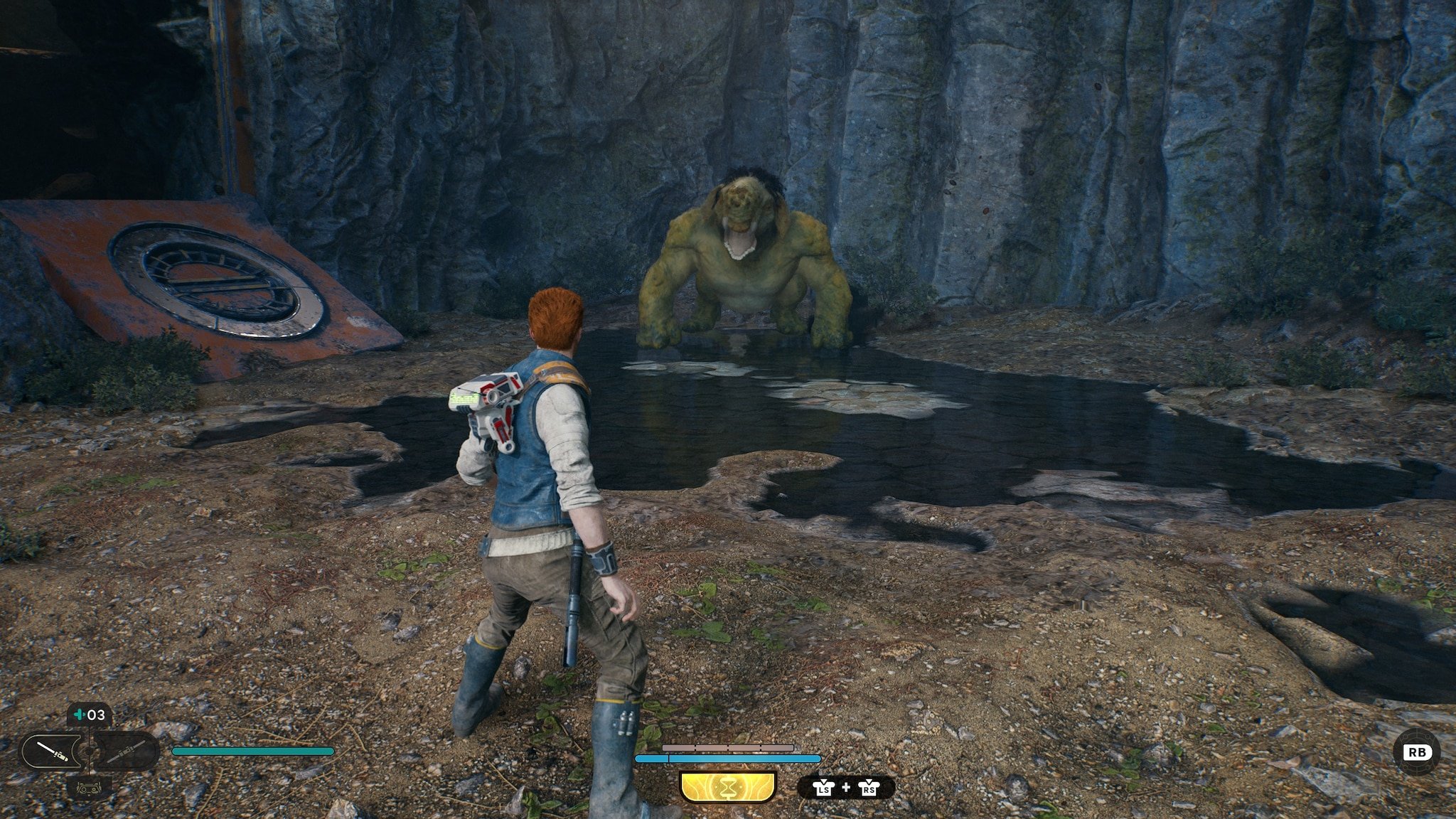Screen dimensions: 1456x819
Task: Select the single-blade lightsaber stance icon
Action: coord(53,751)
